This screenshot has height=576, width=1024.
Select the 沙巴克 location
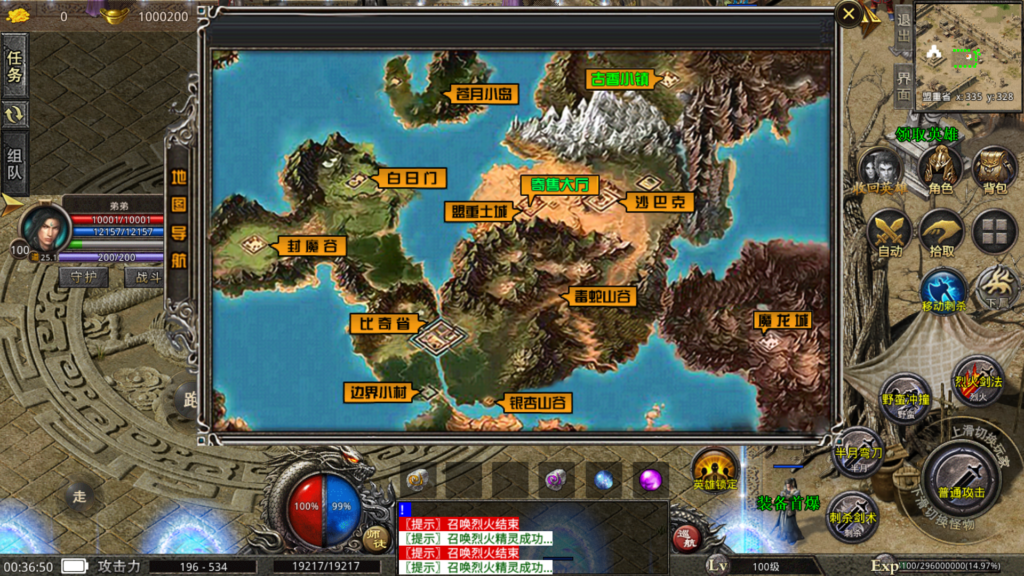pyautogui.click(x=661, y=201)
